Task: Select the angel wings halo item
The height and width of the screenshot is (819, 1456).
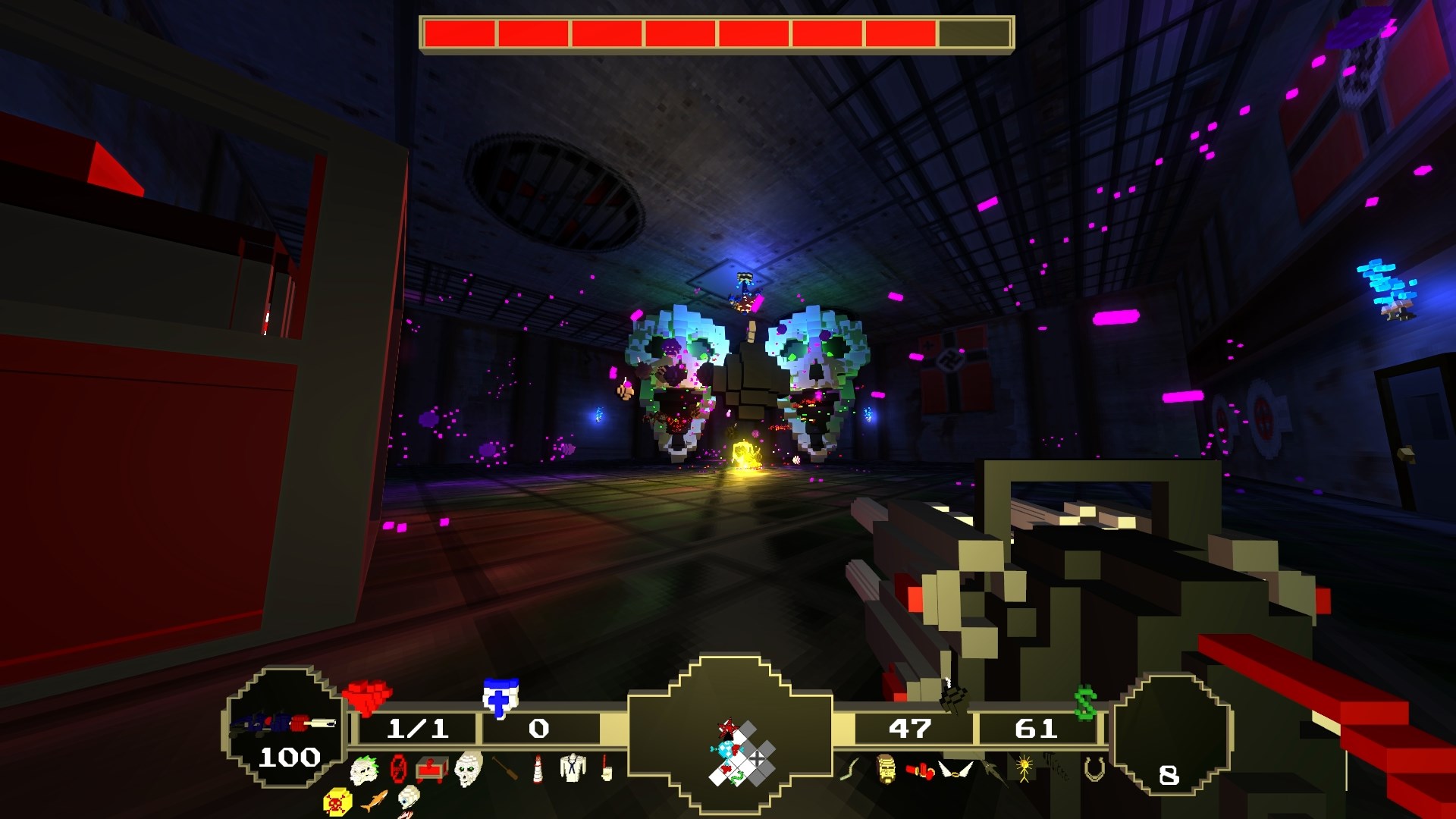Action: click(955, 770)
